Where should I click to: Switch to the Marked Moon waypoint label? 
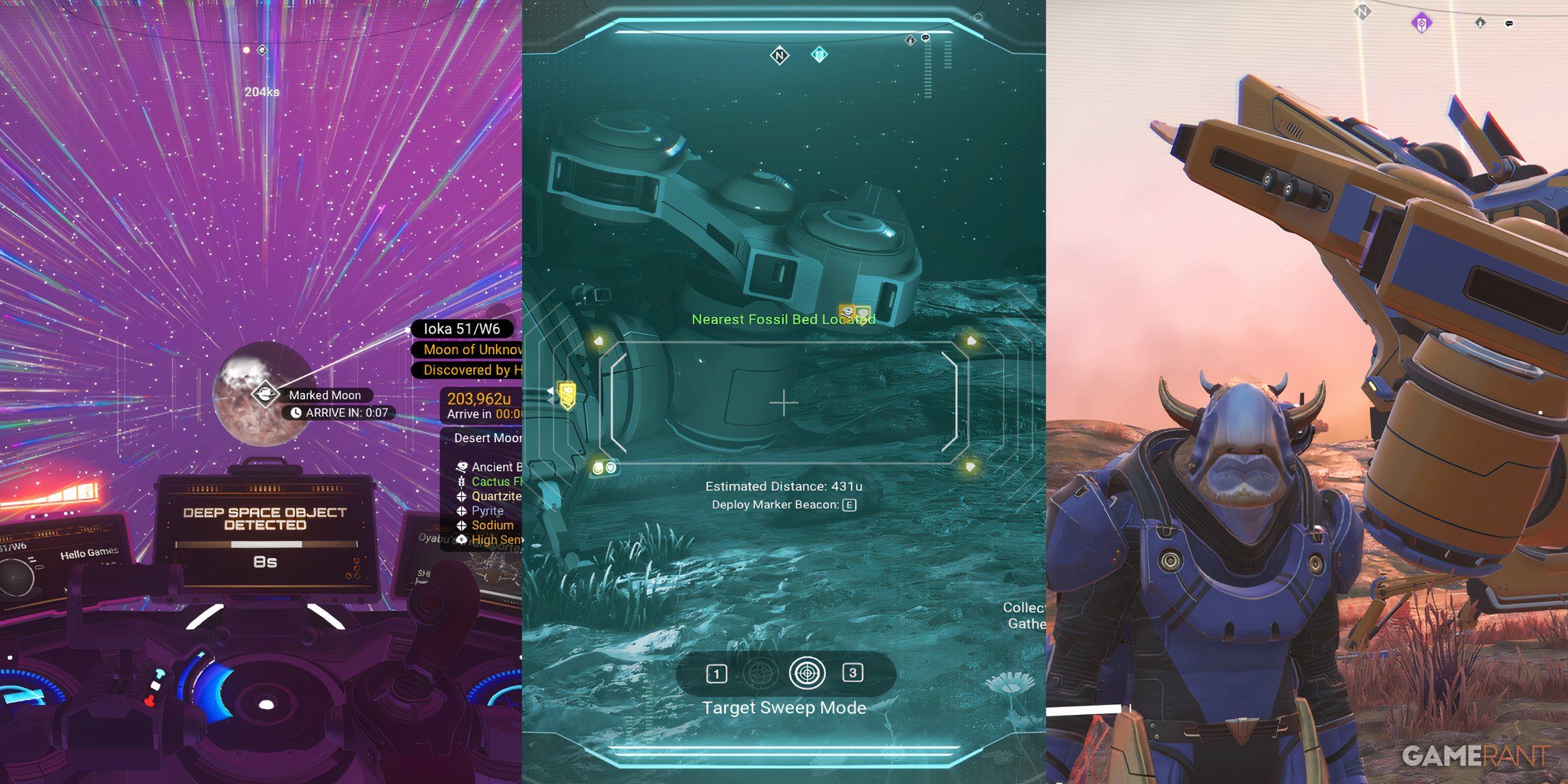coord(325,395)
